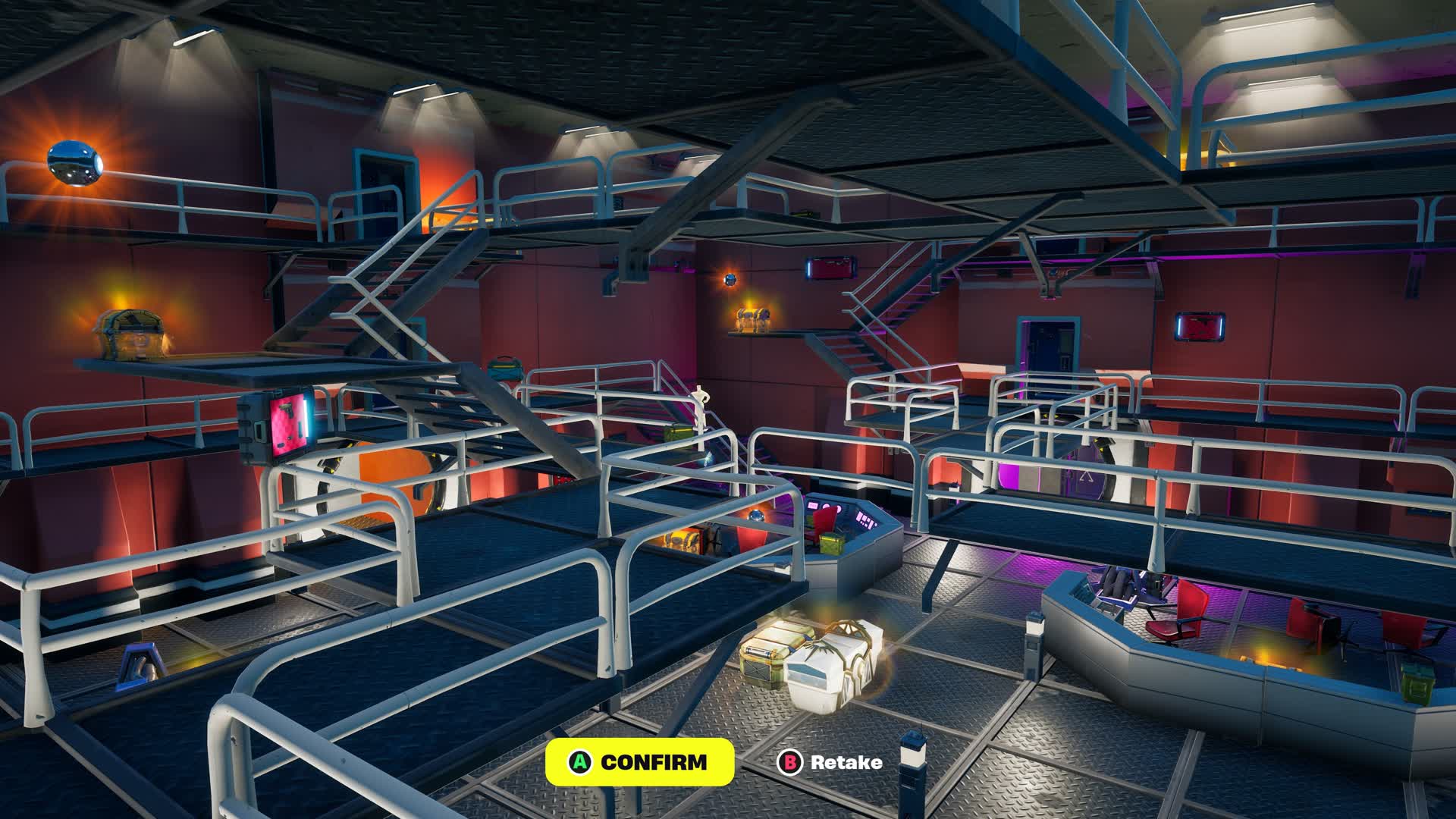Confirm the captured screenshot
The width and height of the screenshot is (1456, 819).
[639, 761]
